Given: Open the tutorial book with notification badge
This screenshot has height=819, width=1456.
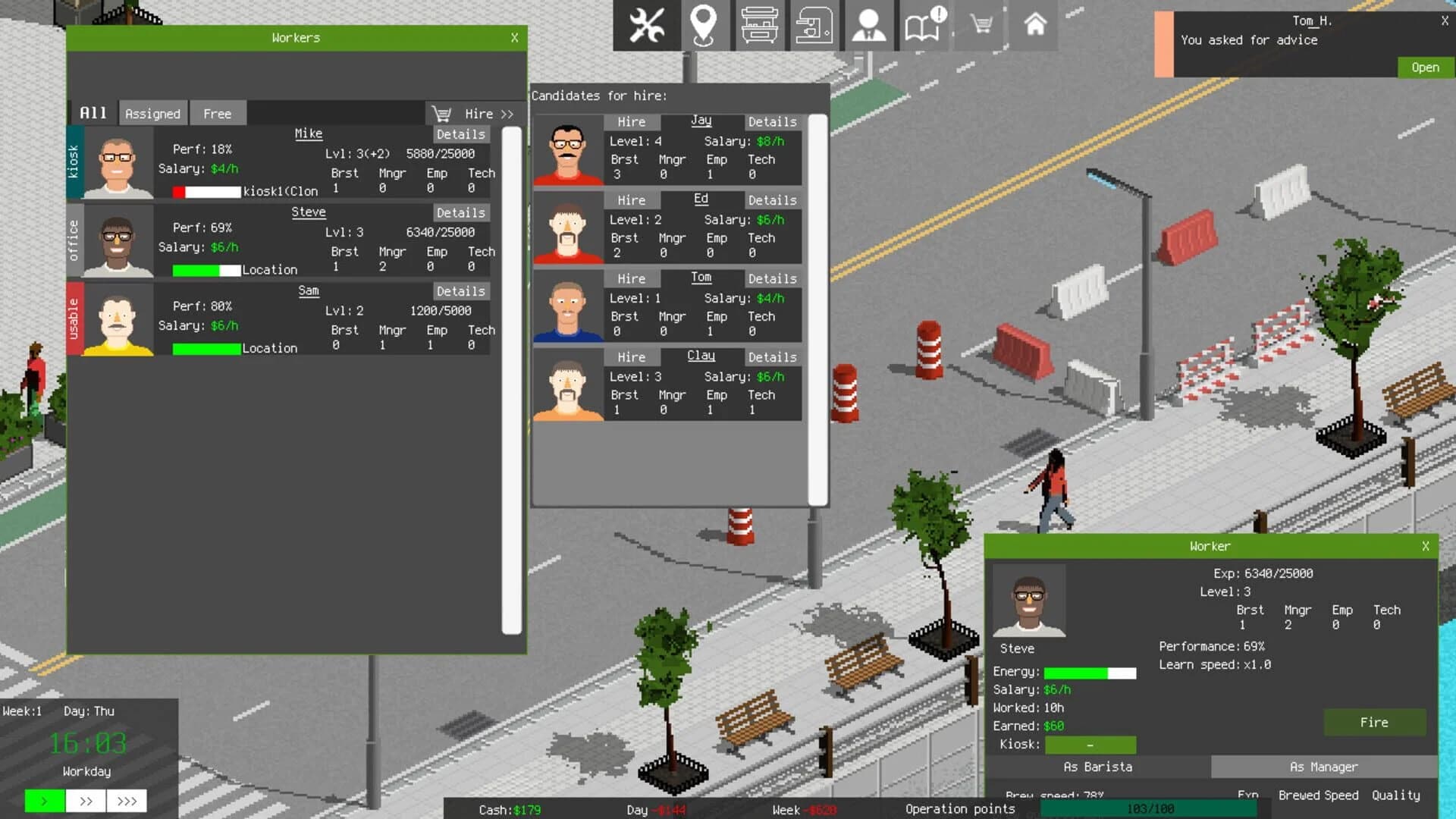Looking at the screenshot, I should coord(924,25).
